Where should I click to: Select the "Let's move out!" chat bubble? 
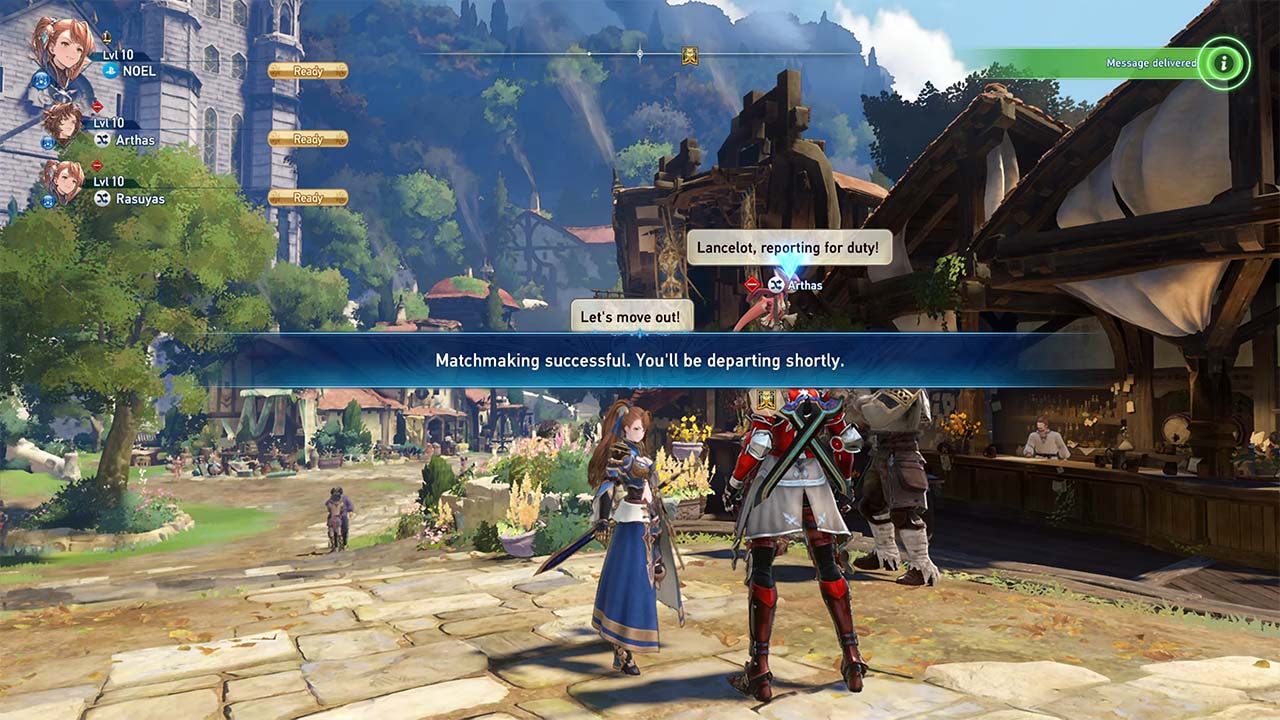(631, 318)
